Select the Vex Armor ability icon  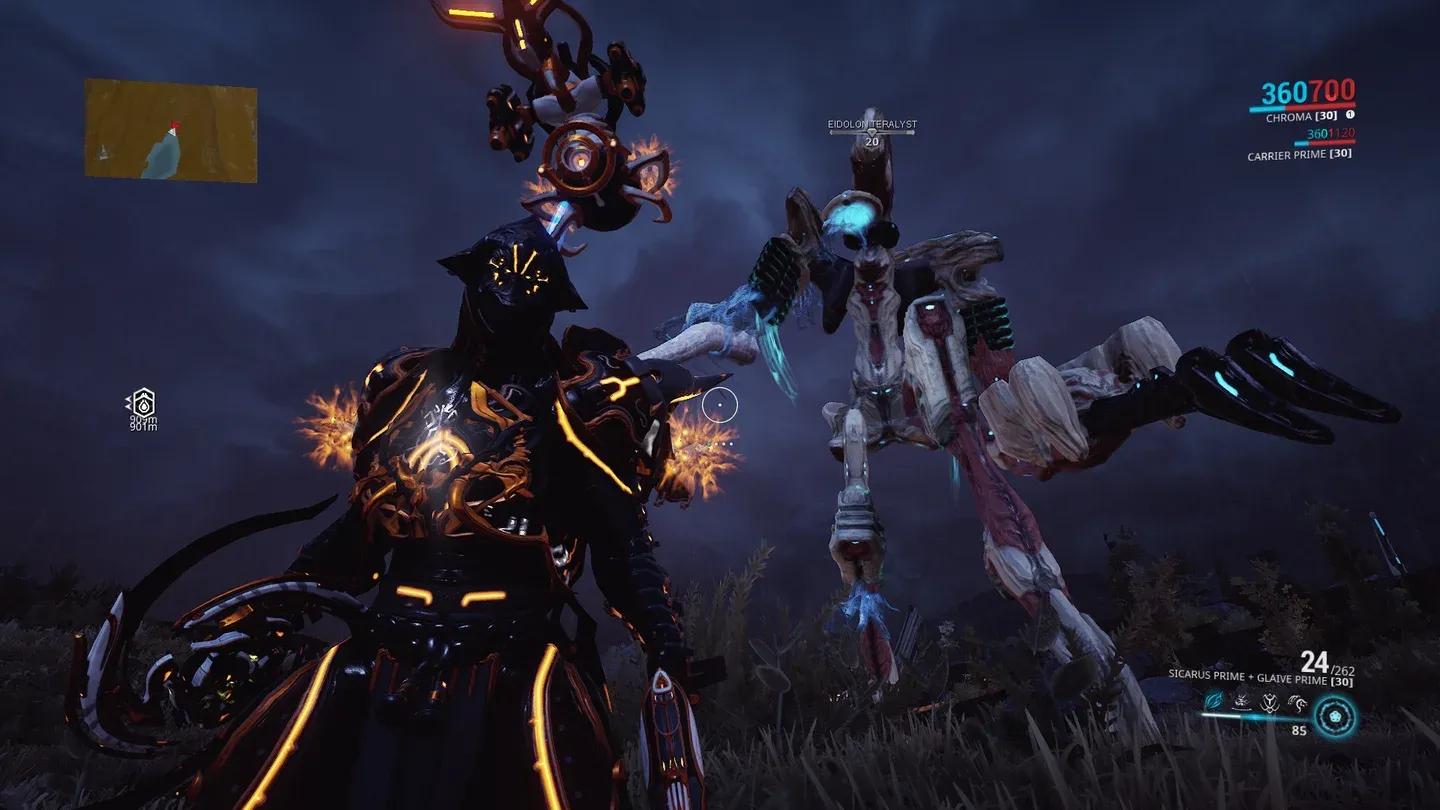(x=1268, y=702)
